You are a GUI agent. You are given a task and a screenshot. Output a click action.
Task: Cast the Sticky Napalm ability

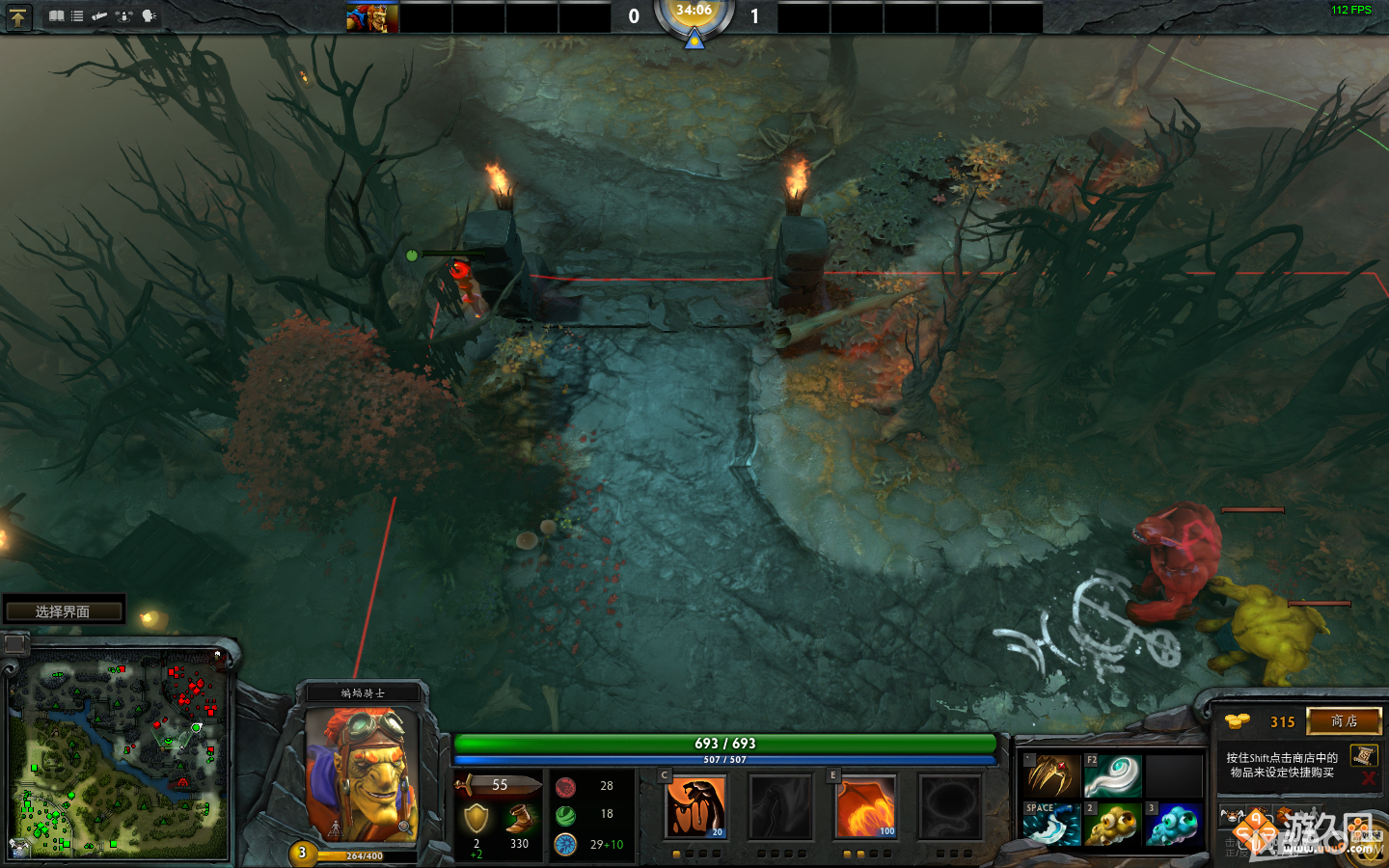[x=696, y=807]
